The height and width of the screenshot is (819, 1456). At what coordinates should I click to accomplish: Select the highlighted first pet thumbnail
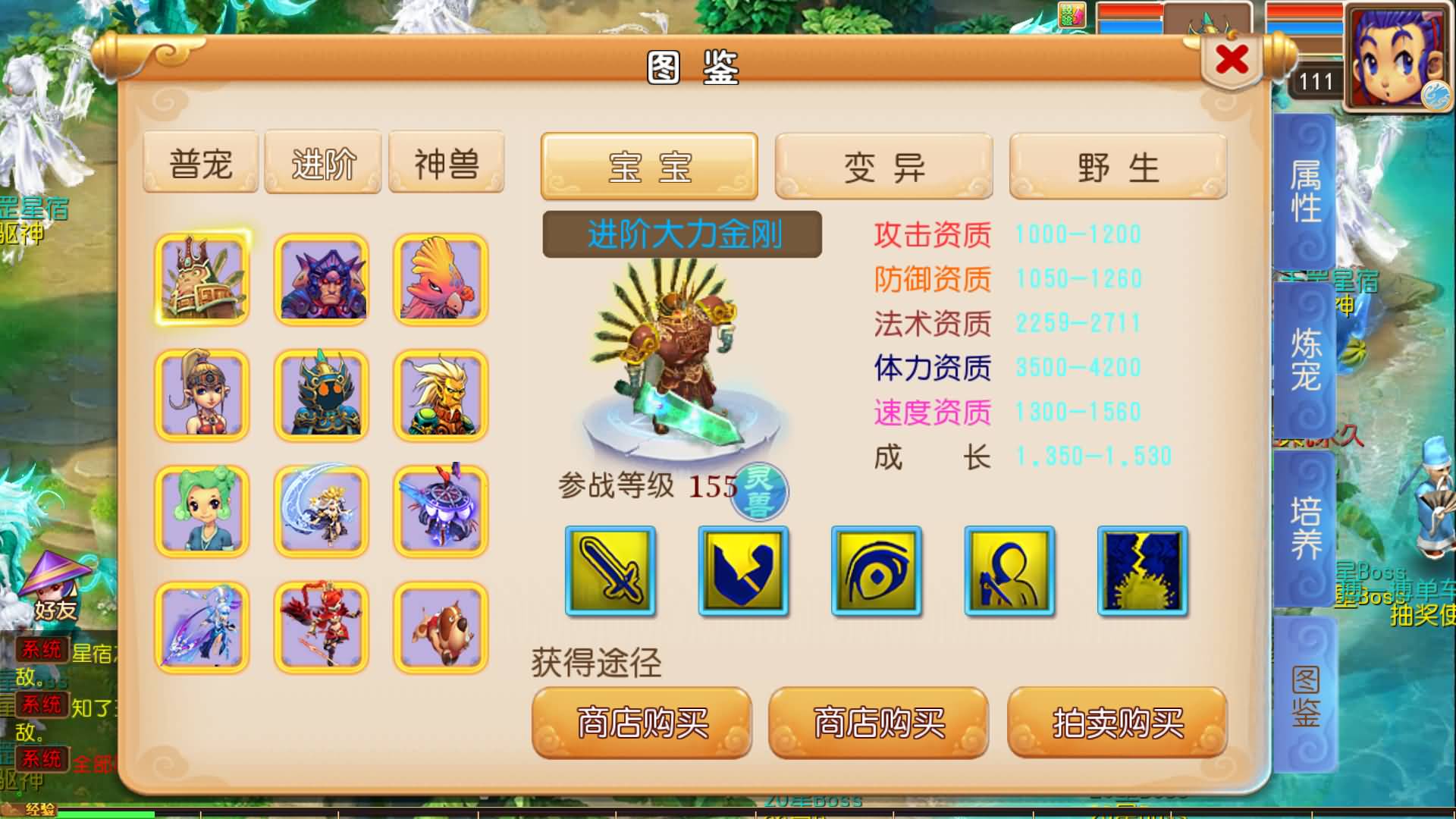(x=201, y=278)
